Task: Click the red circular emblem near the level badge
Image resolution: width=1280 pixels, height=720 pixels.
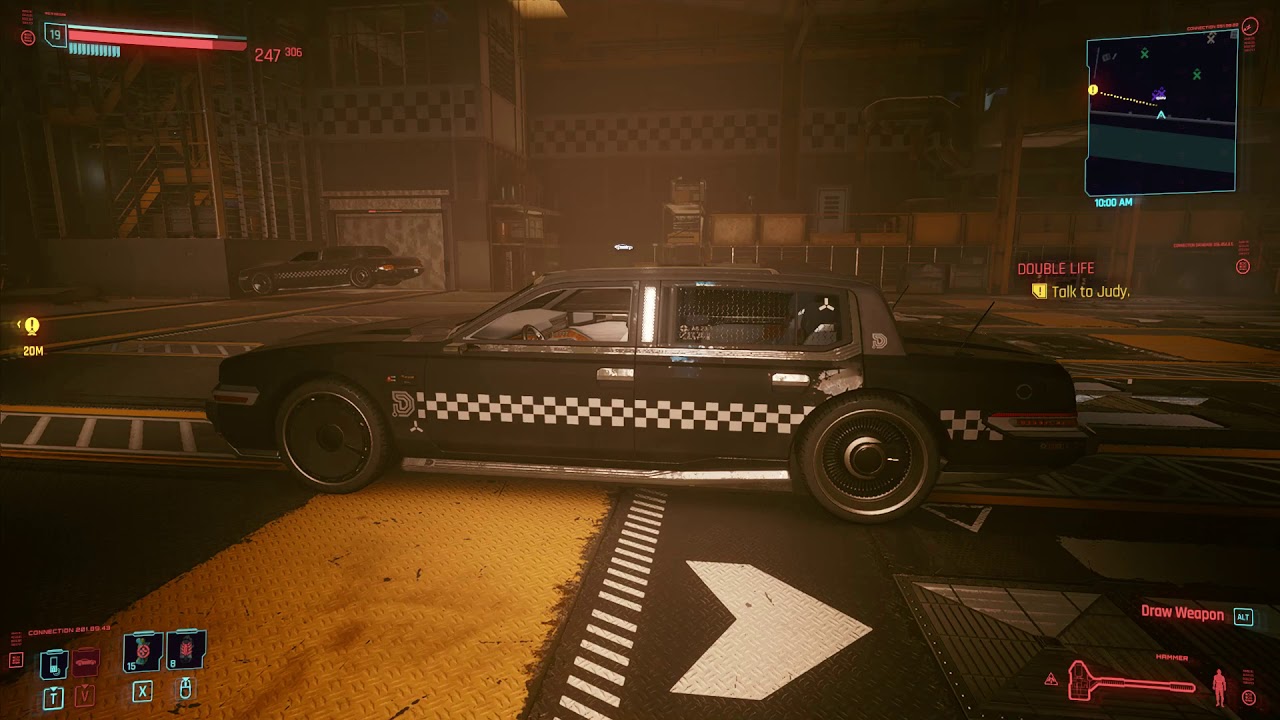Action: [28, 38]
